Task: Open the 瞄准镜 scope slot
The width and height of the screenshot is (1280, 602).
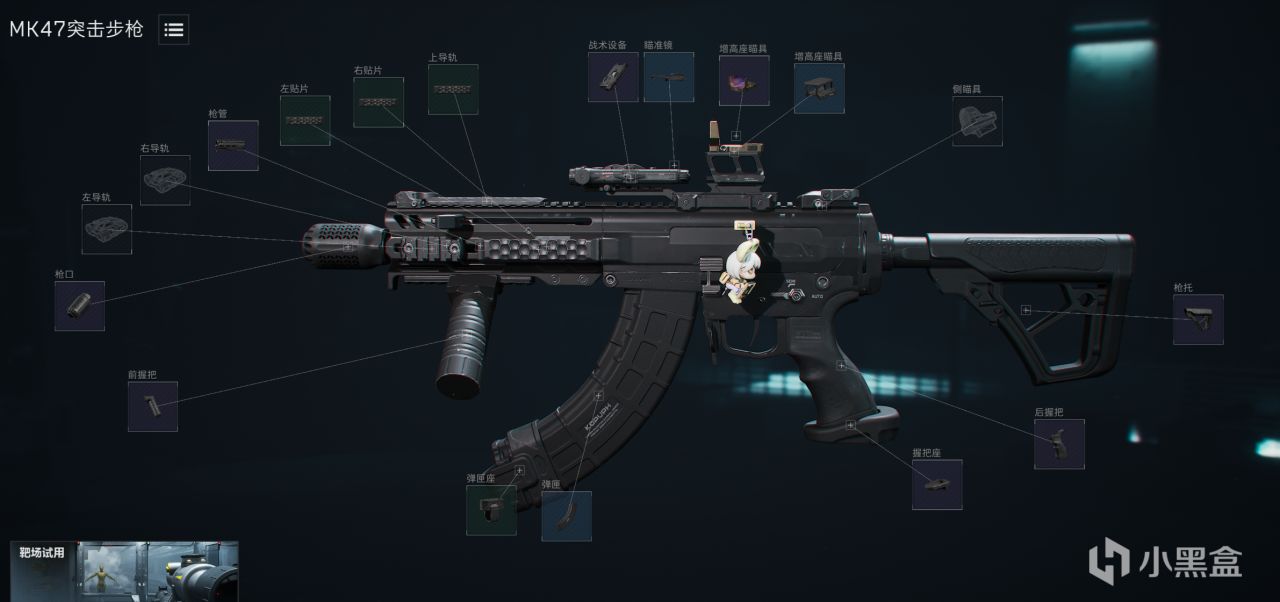Action: coord(669,77)
